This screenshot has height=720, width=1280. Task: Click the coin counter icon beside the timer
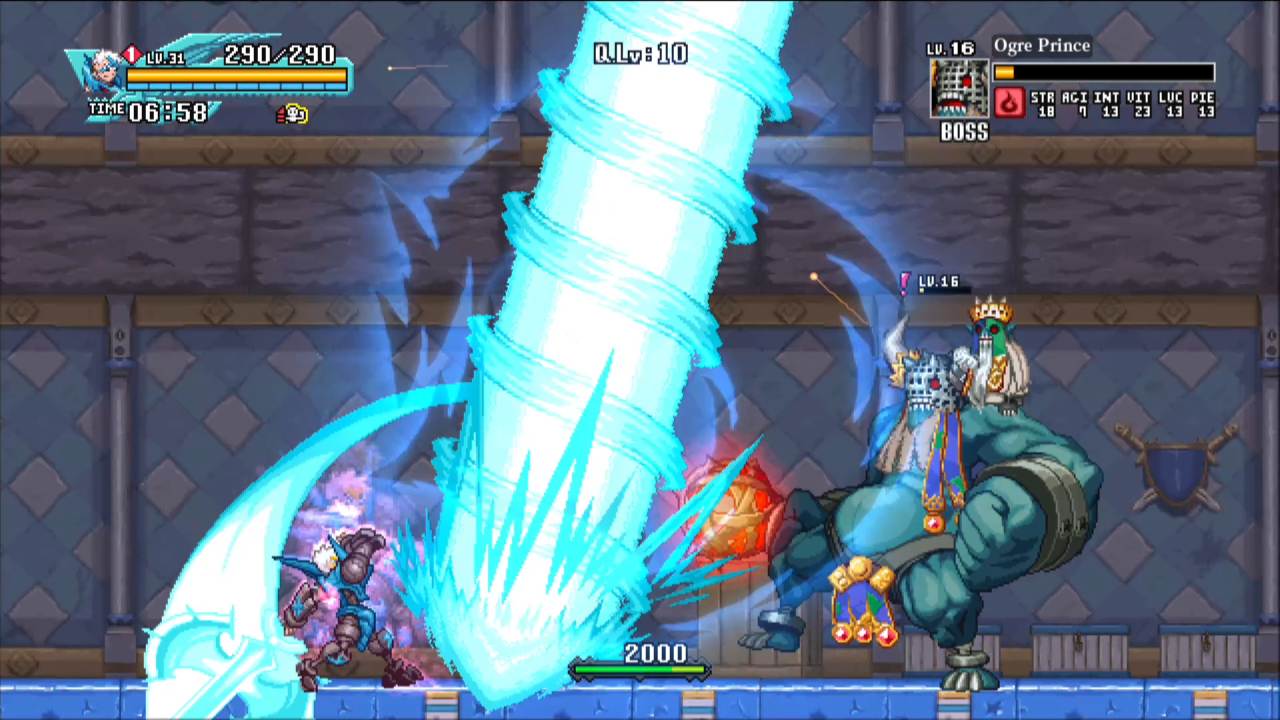[291, 114]
